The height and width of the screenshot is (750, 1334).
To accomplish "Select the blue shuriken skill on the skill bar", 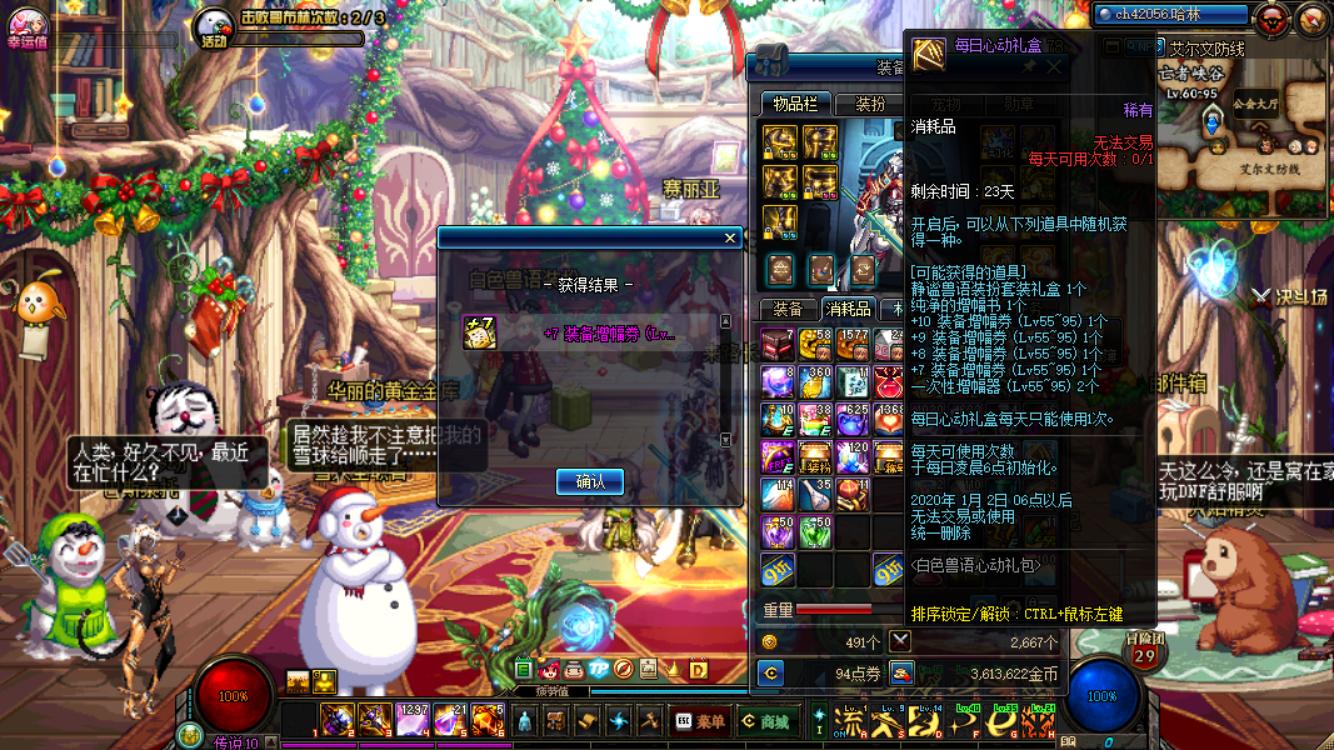I will [x=617, y=721].
